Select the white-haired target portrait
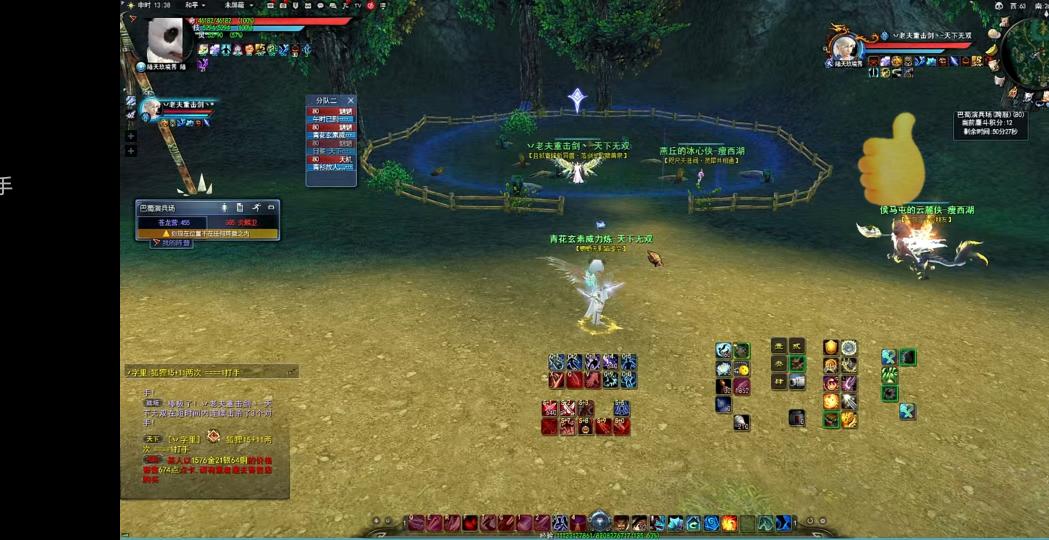 843,47
